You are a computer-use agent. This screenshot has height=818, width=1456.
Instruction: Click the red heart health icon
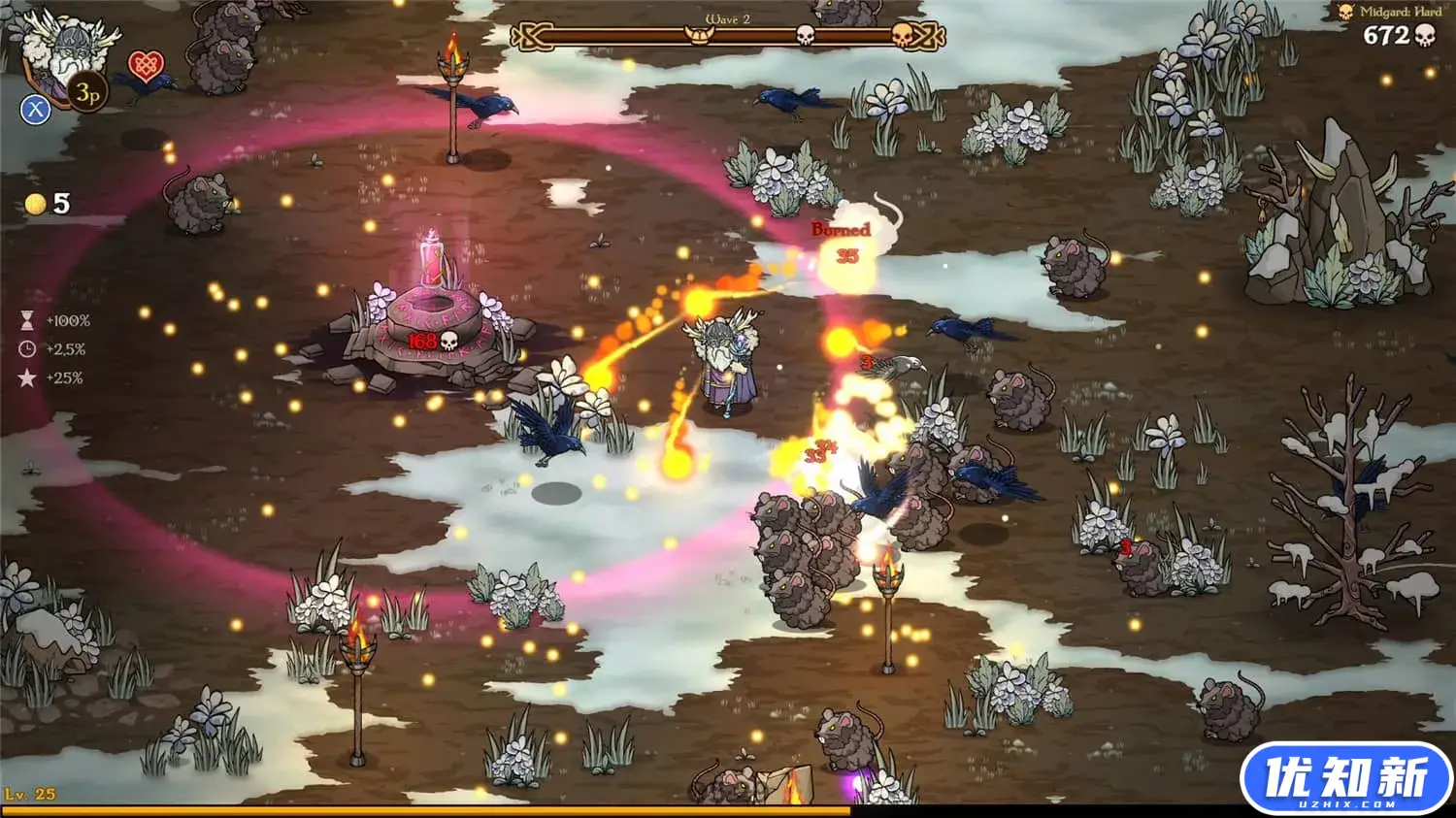(x=147, y=64)
